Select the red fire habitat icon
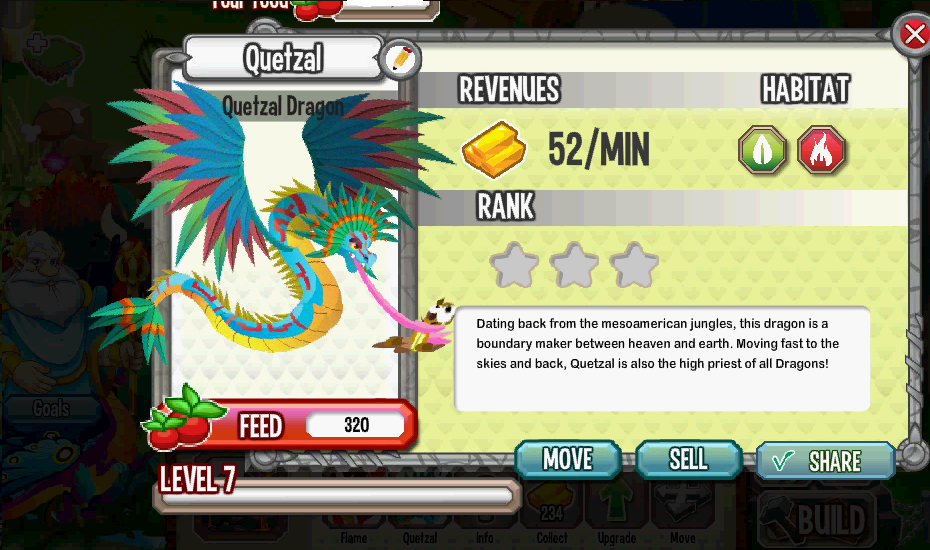This screenshot has width=930, height=550. tap(822, 151)
